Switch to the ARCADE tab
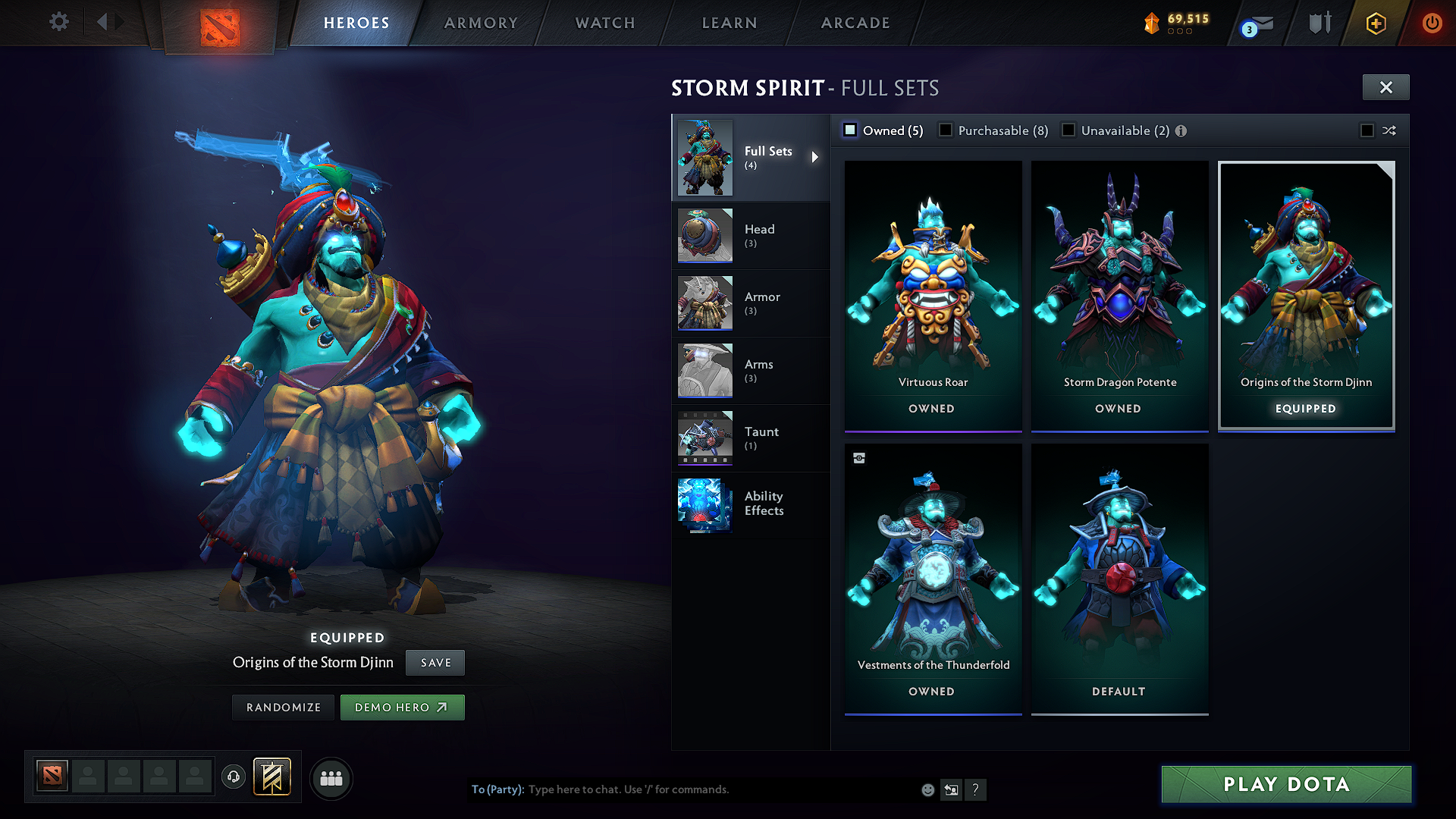The width and height of the screenshot is (1456, 819). (x=855, y=22)
